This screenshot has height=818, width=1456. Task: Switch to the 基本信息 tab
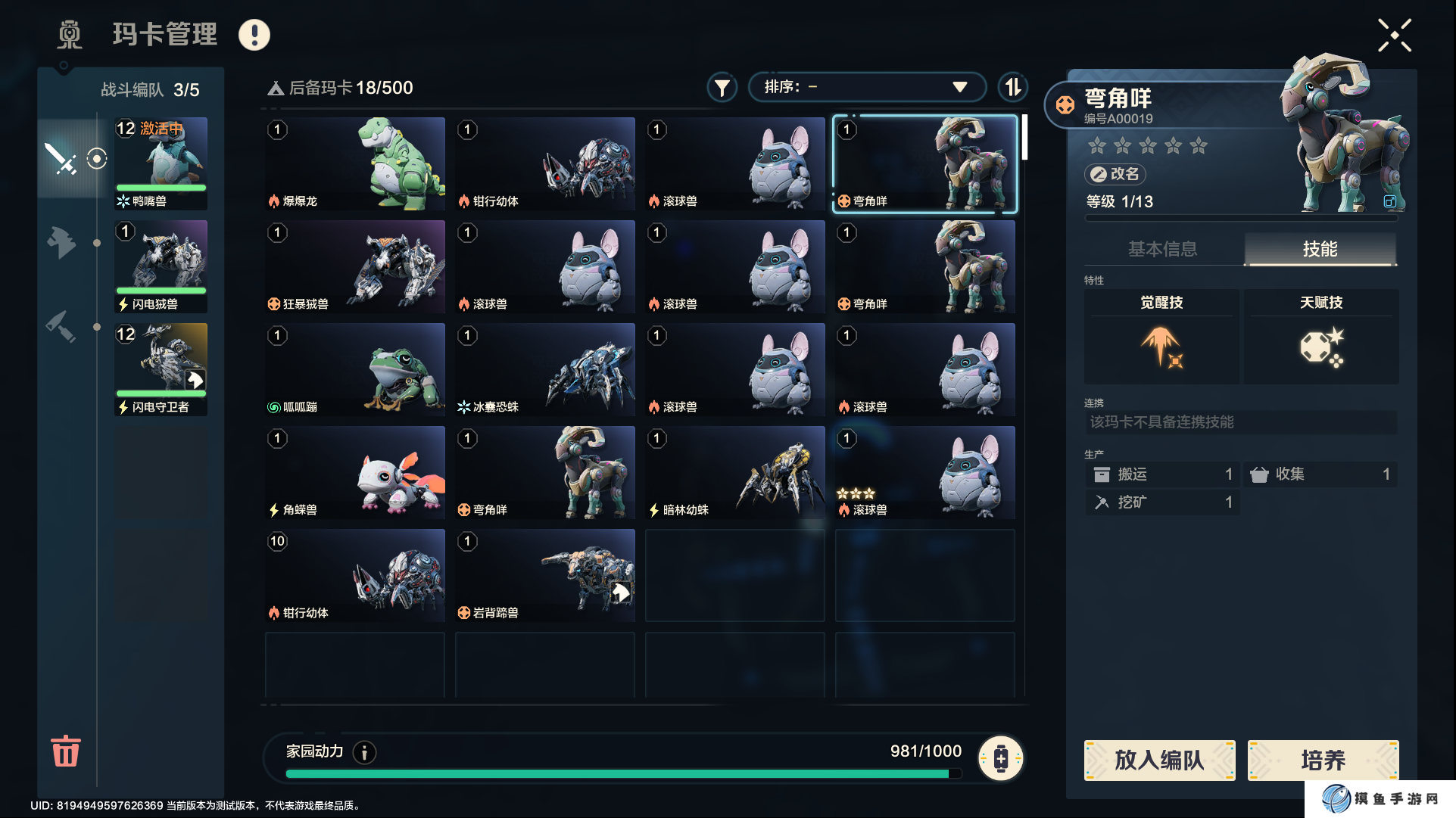(1162, 249)
